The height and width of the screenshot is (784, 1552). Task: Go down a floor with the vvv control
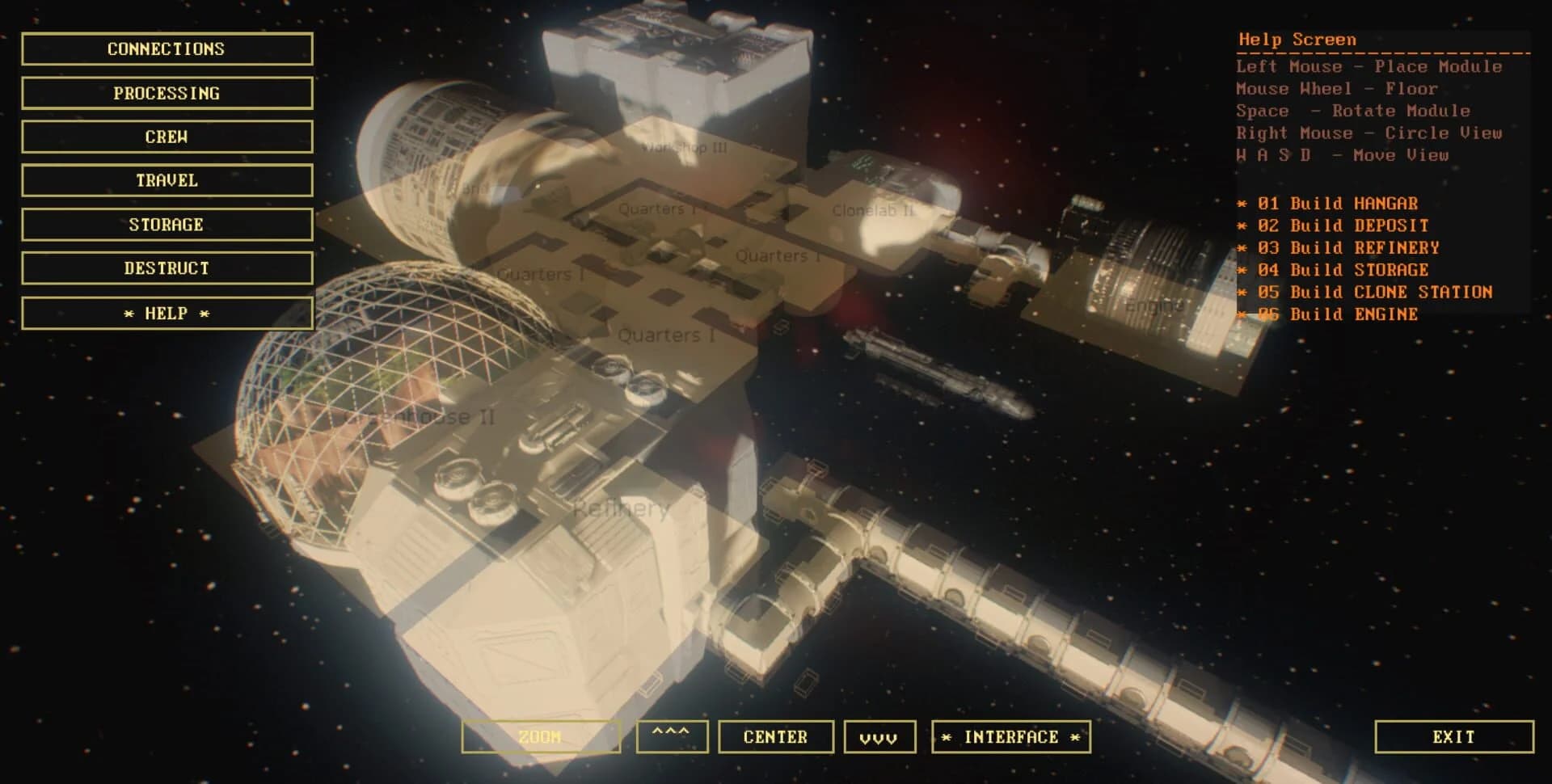coord(879,736)
